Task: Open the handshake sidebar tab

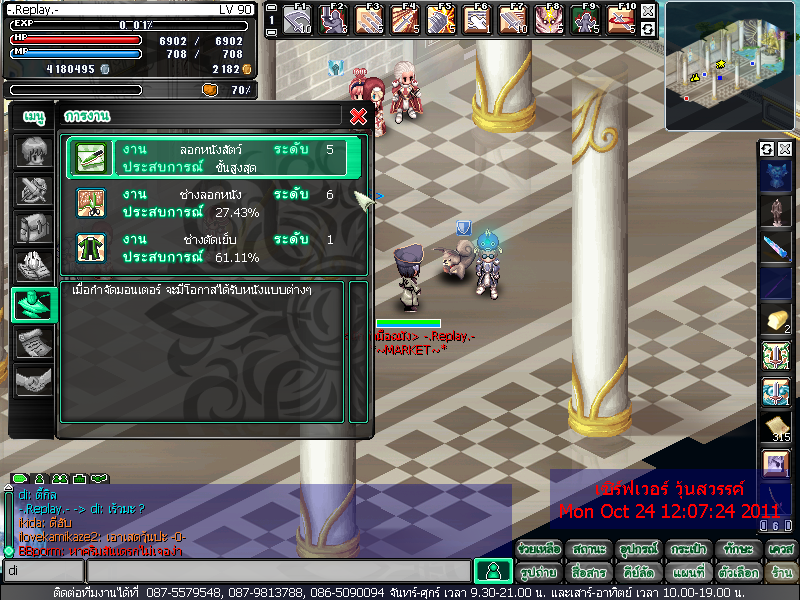Action: click(32, 380)
